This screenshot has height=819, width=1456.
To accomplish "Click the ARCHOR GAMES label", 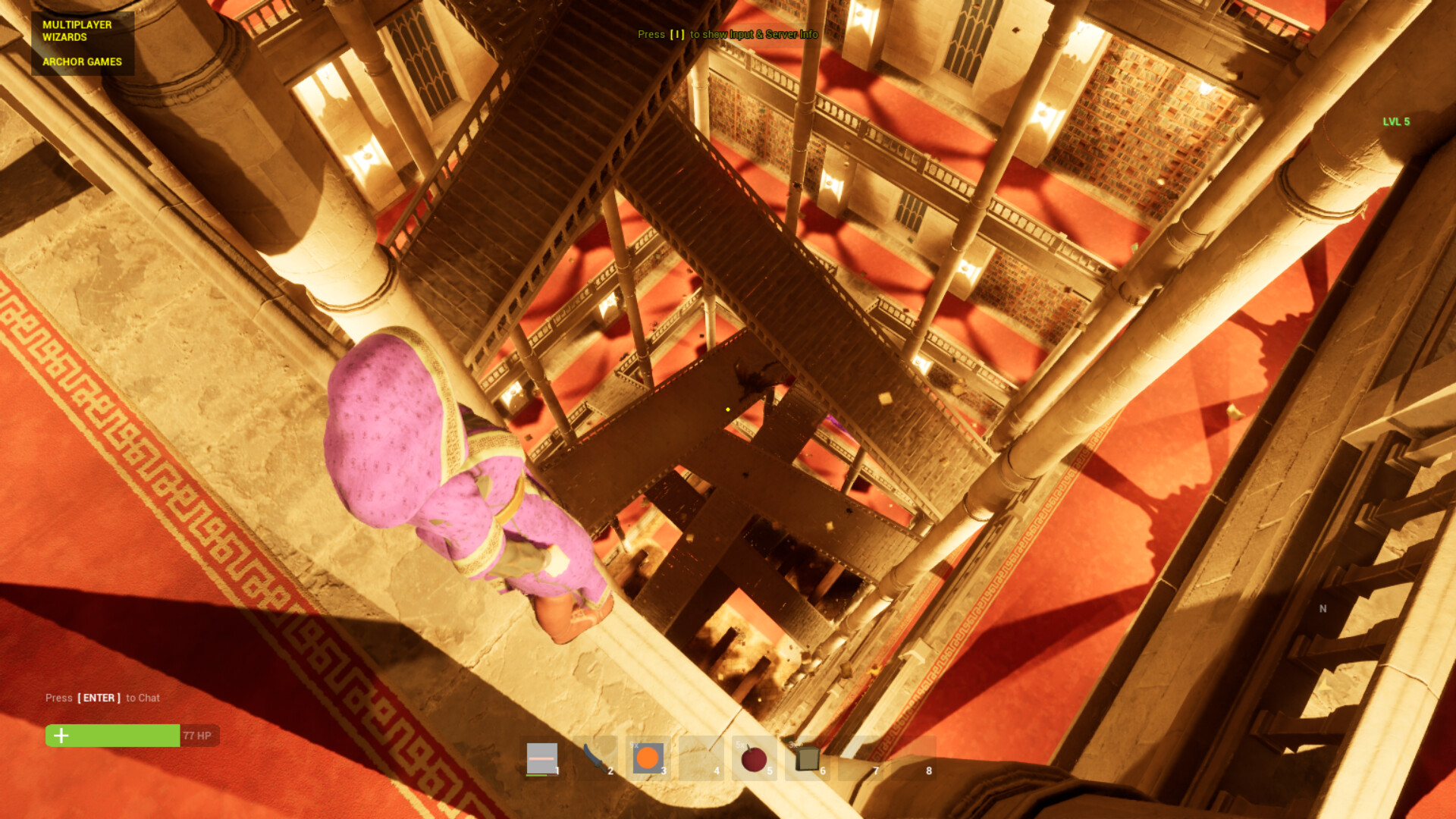I will coord(81,61).
